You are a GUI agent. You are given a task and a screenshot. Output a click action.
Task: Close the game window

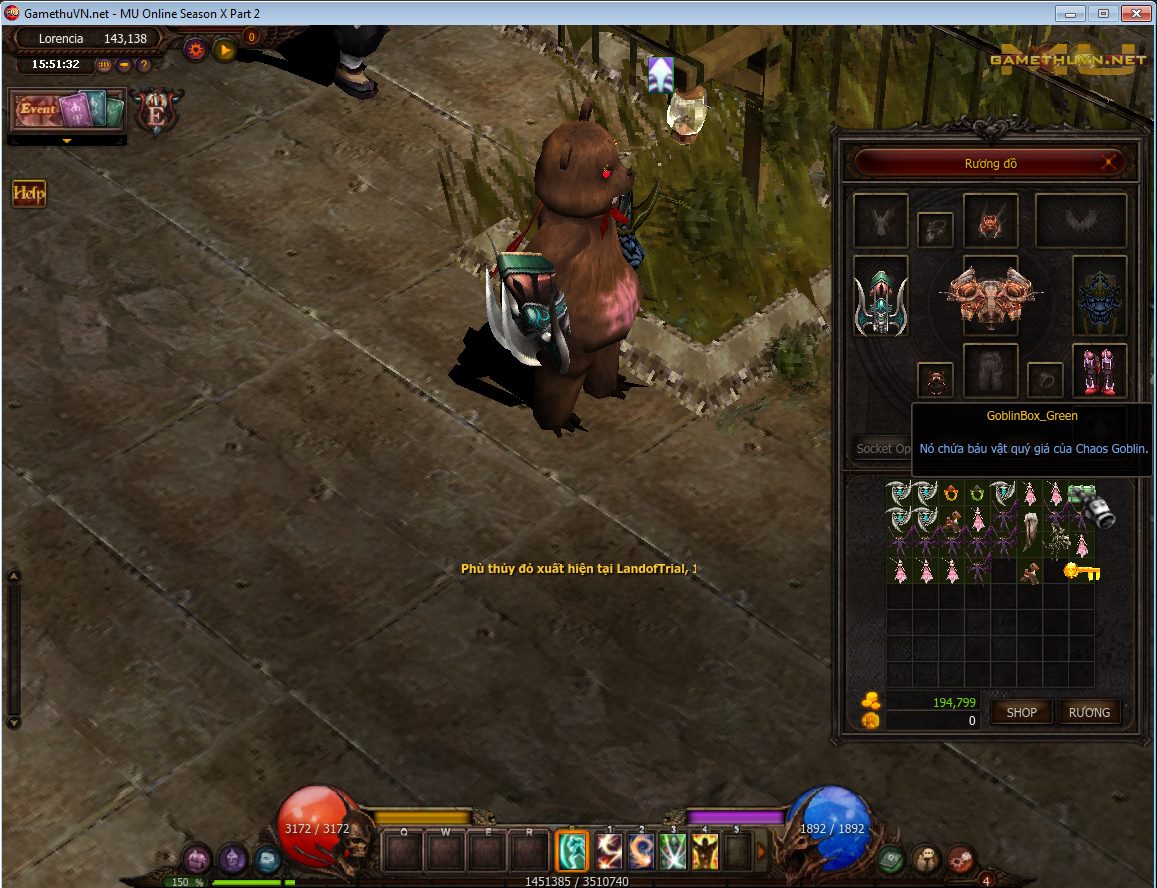[x=1134, y=14]
